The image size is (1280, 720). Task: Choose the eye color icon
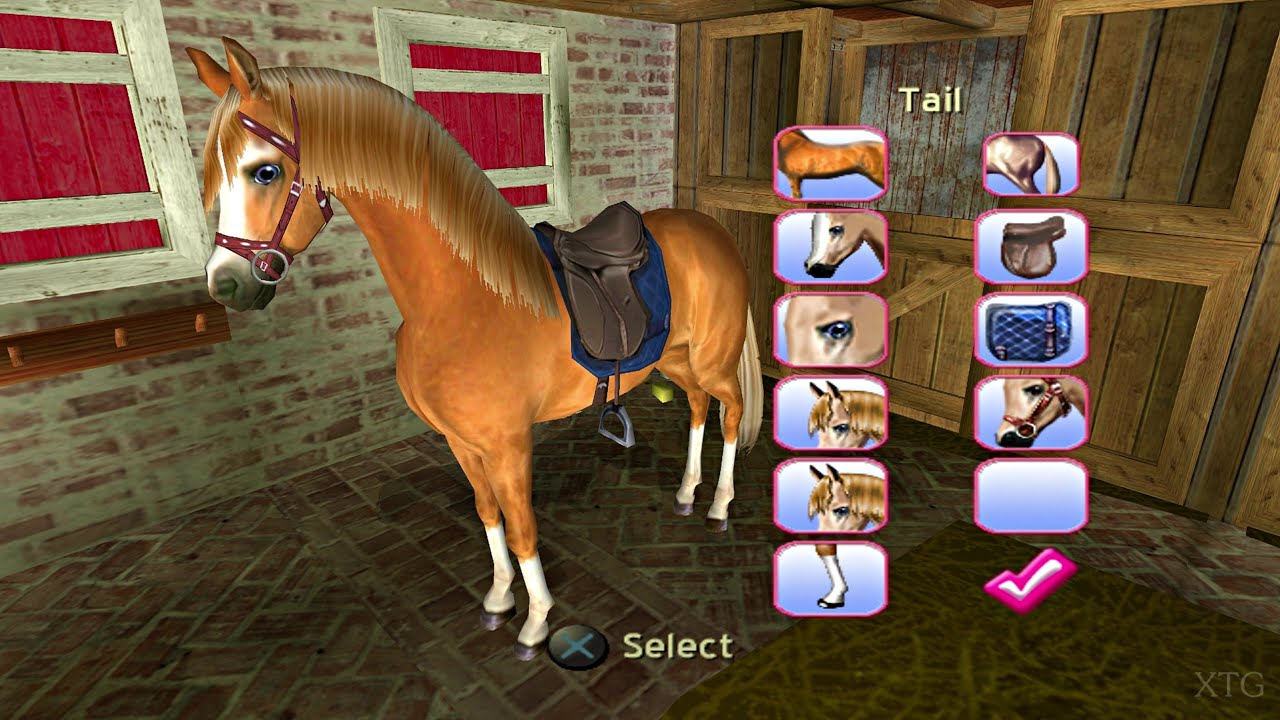[832, 330]
